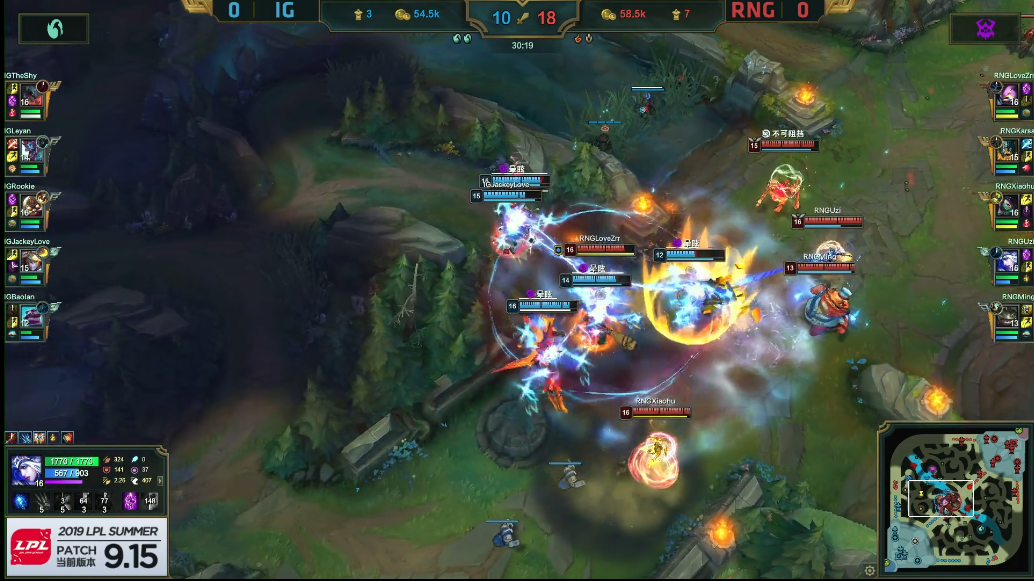Image resolution: width=1034 pixels, height=581 pixels.
Task: Click the IG team logo emblem
Action: click(x=53, y=29)
